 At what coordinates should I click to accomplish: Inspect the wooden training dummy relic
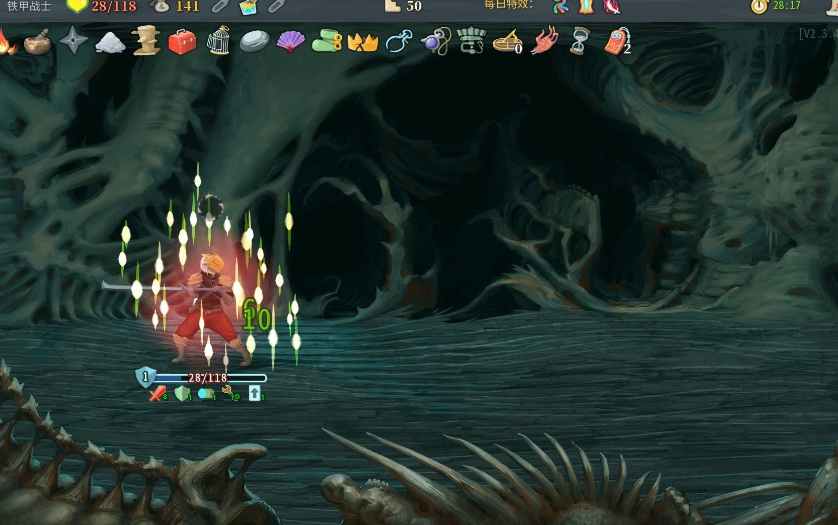[x=146, y=42]
